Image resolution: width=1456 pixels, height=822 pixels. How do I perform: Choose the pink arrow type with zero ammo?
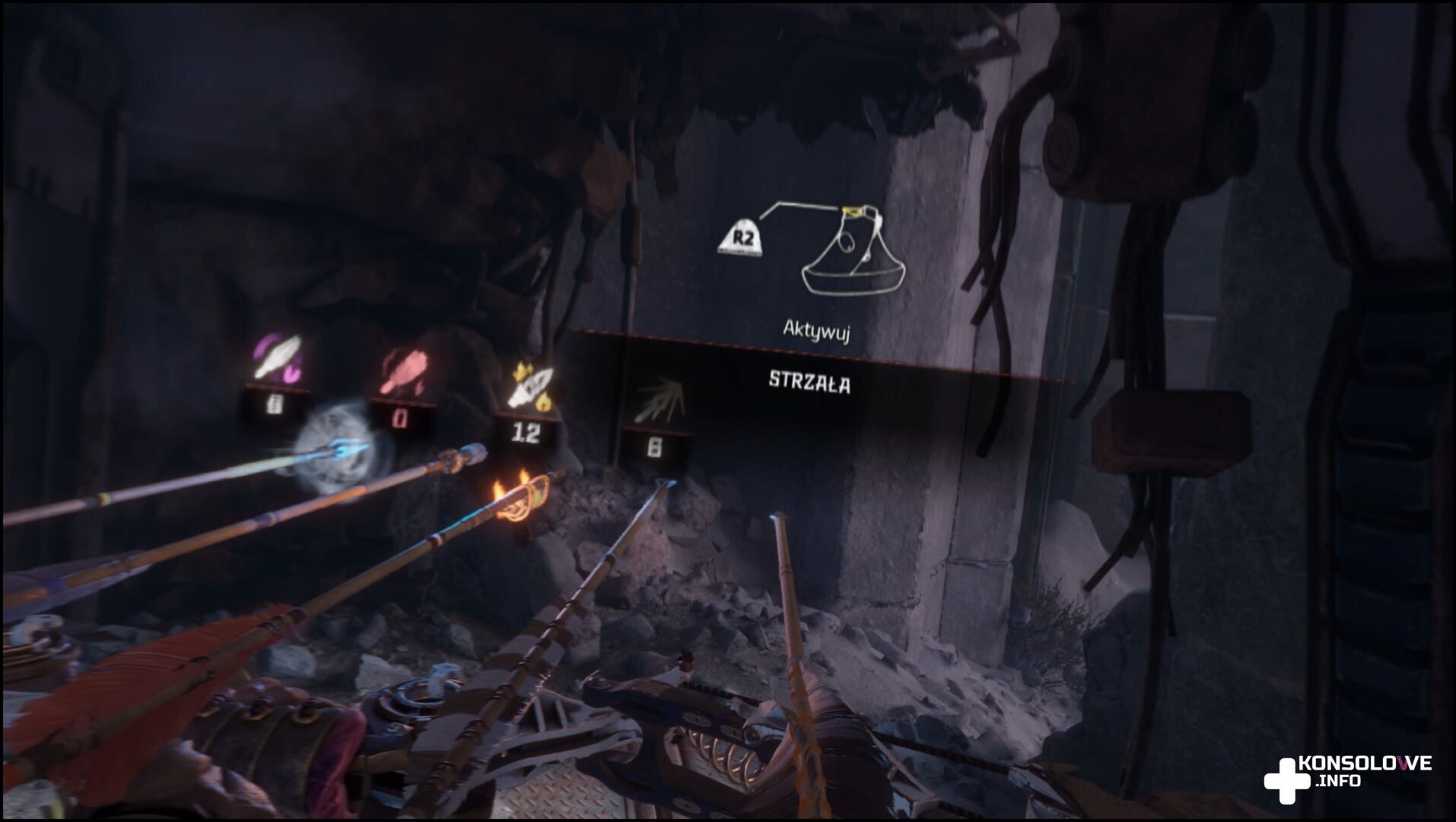402,373
